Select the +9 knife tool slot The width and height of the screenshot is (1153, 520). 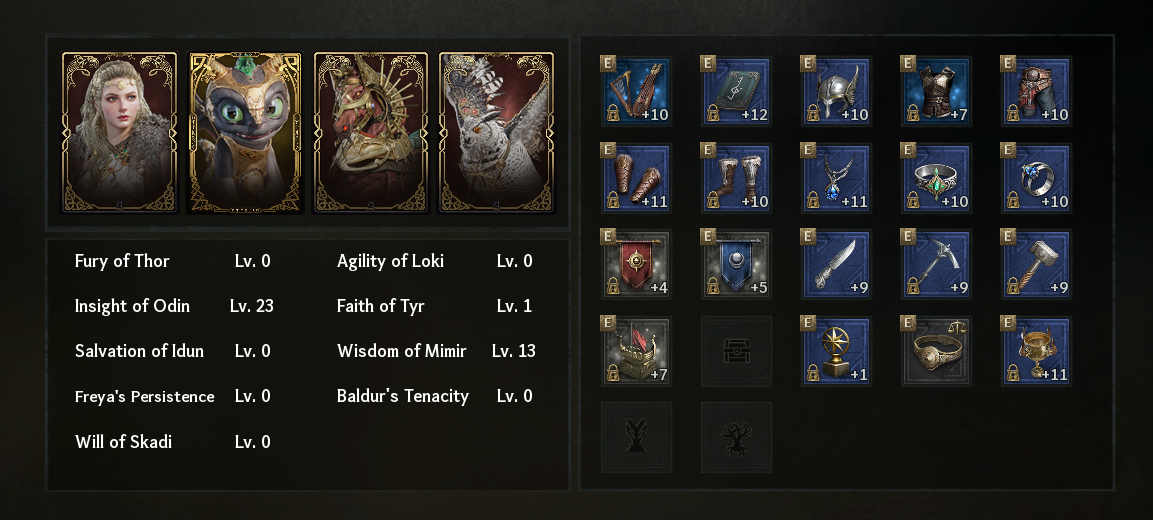click(836, 265)
